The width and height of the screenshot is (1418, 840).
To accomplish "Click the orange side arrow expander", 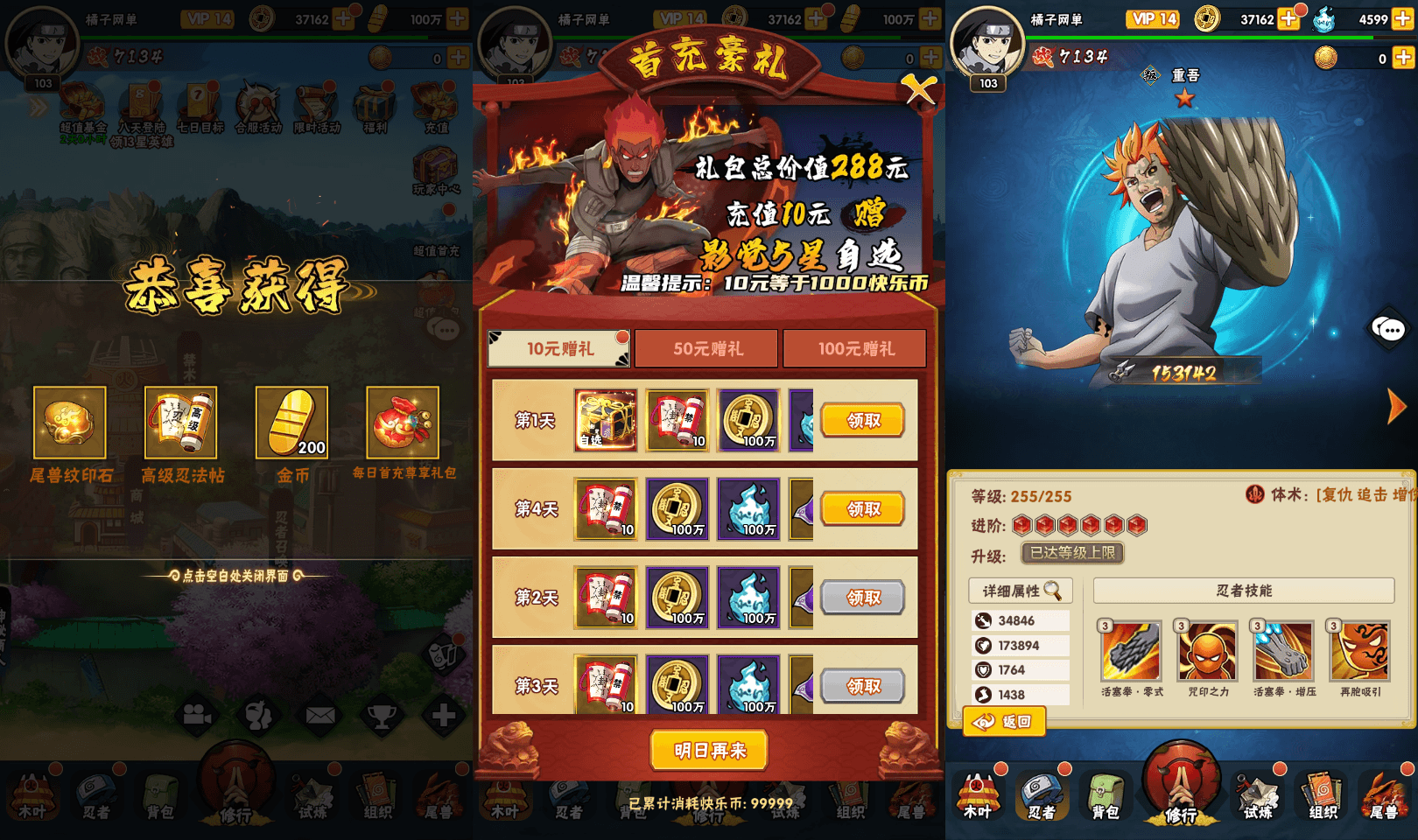I will tap(1397, 405).
